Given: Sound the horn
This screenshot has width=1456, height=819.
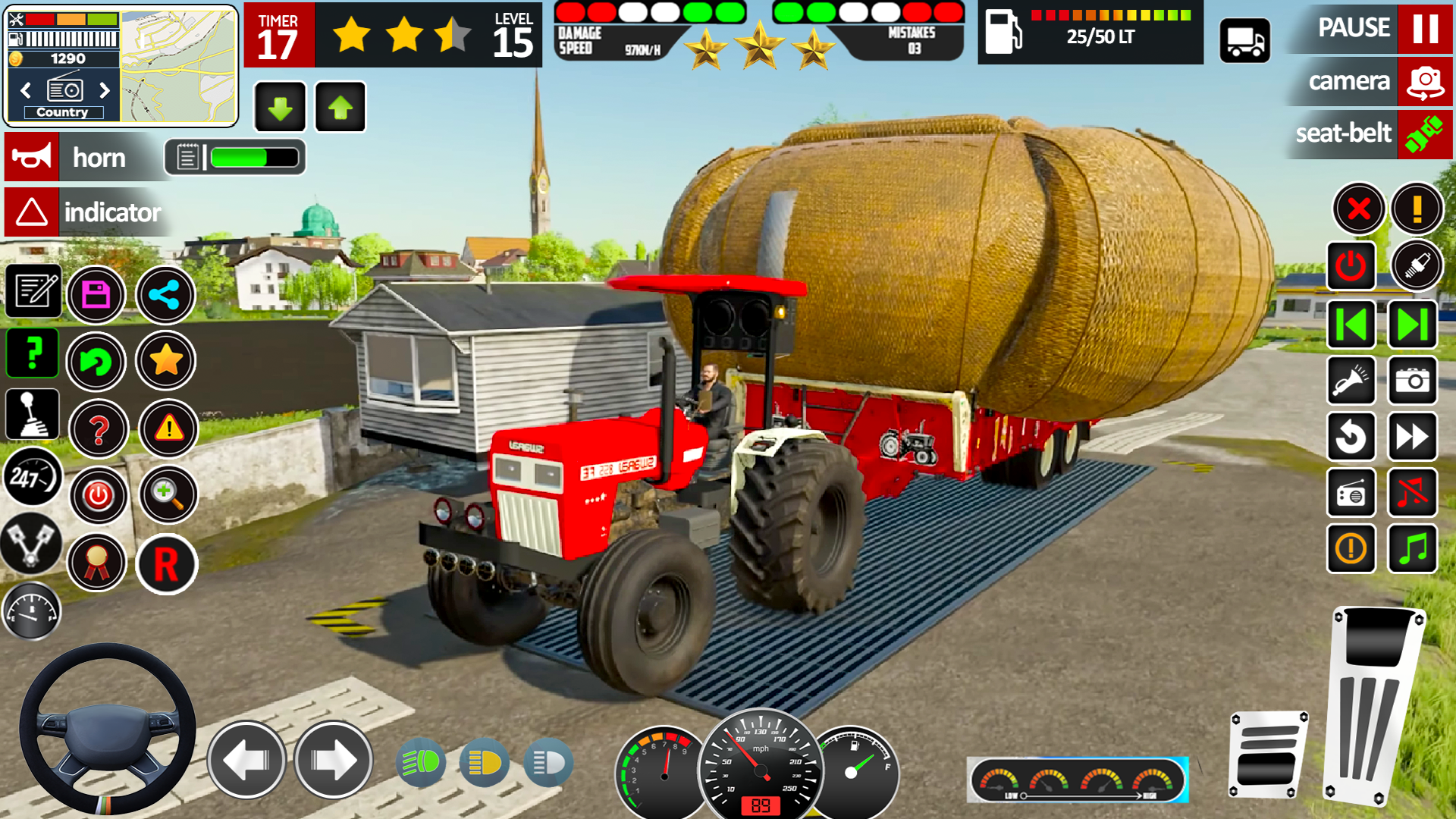Looking at the screenshot, I should (x=32, y=158).
